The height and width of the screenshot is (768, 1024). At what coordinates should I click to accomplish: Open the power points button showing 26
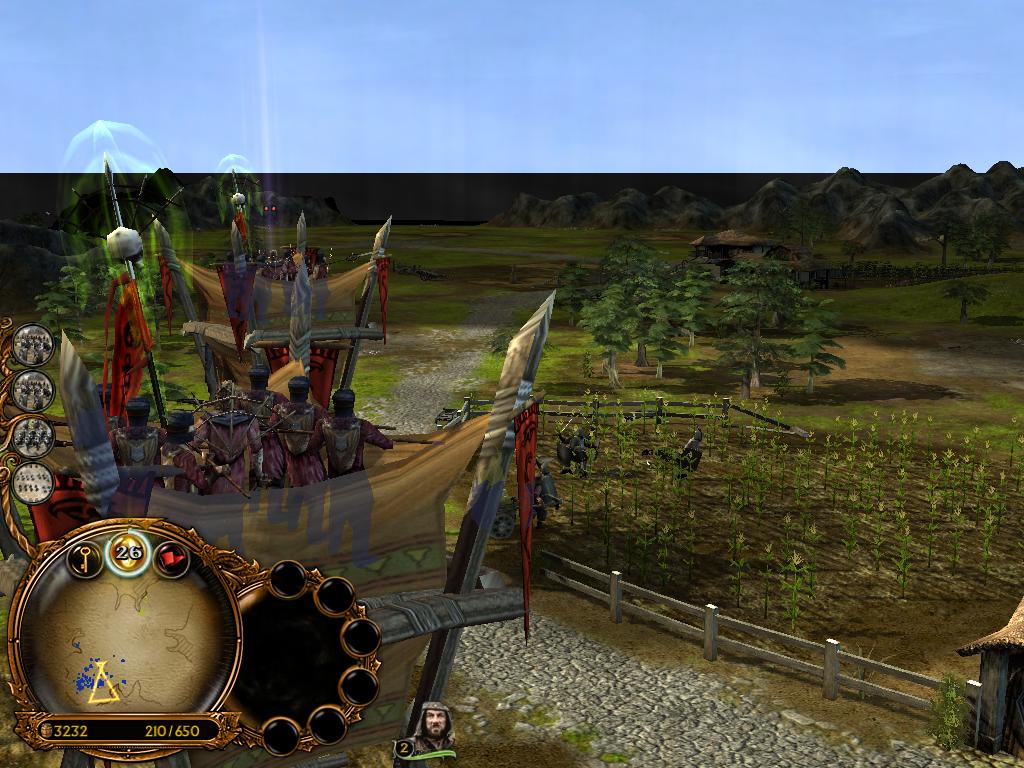128,552
